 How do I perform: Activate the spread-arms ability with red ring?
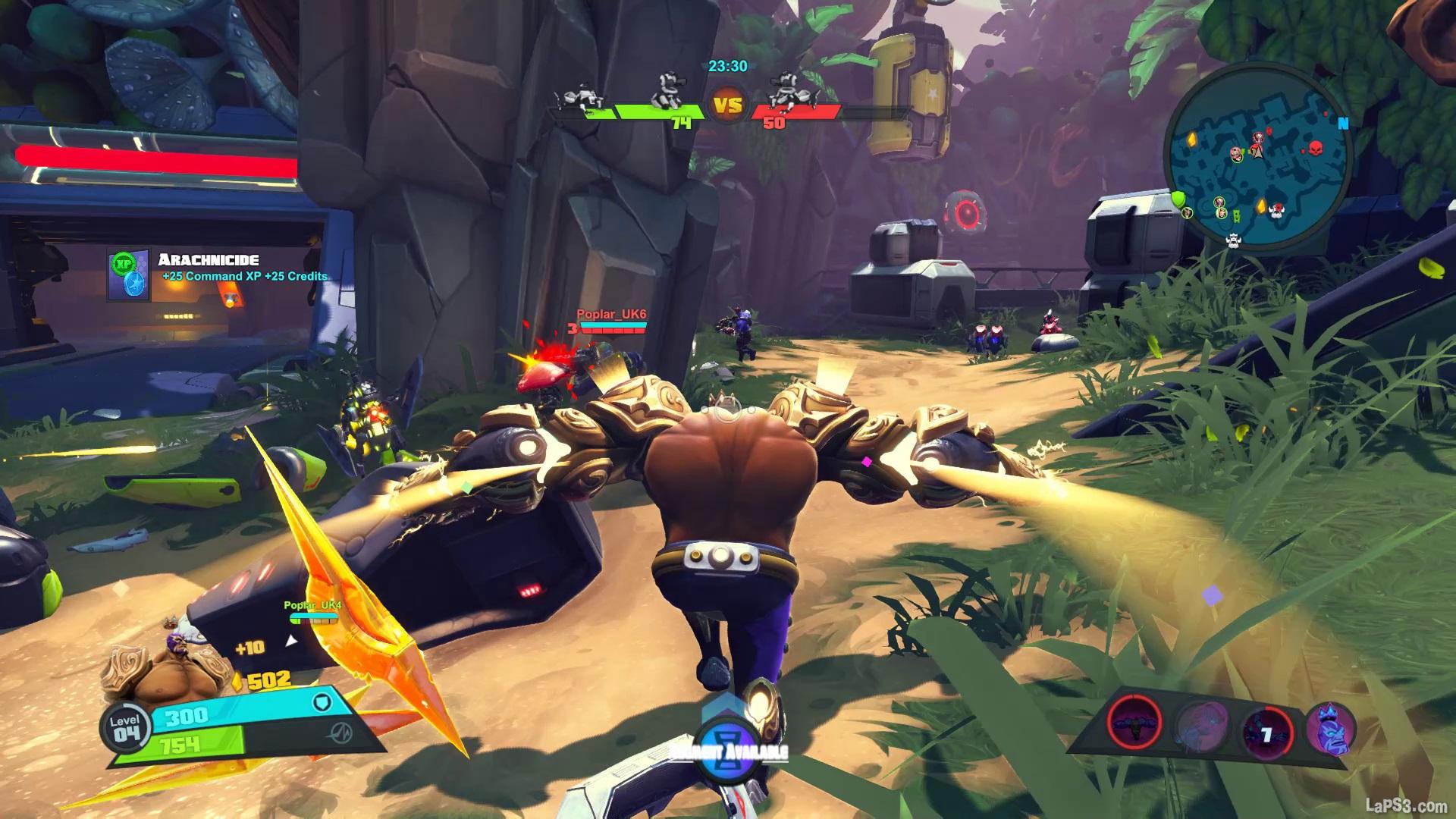[1135, 721]
